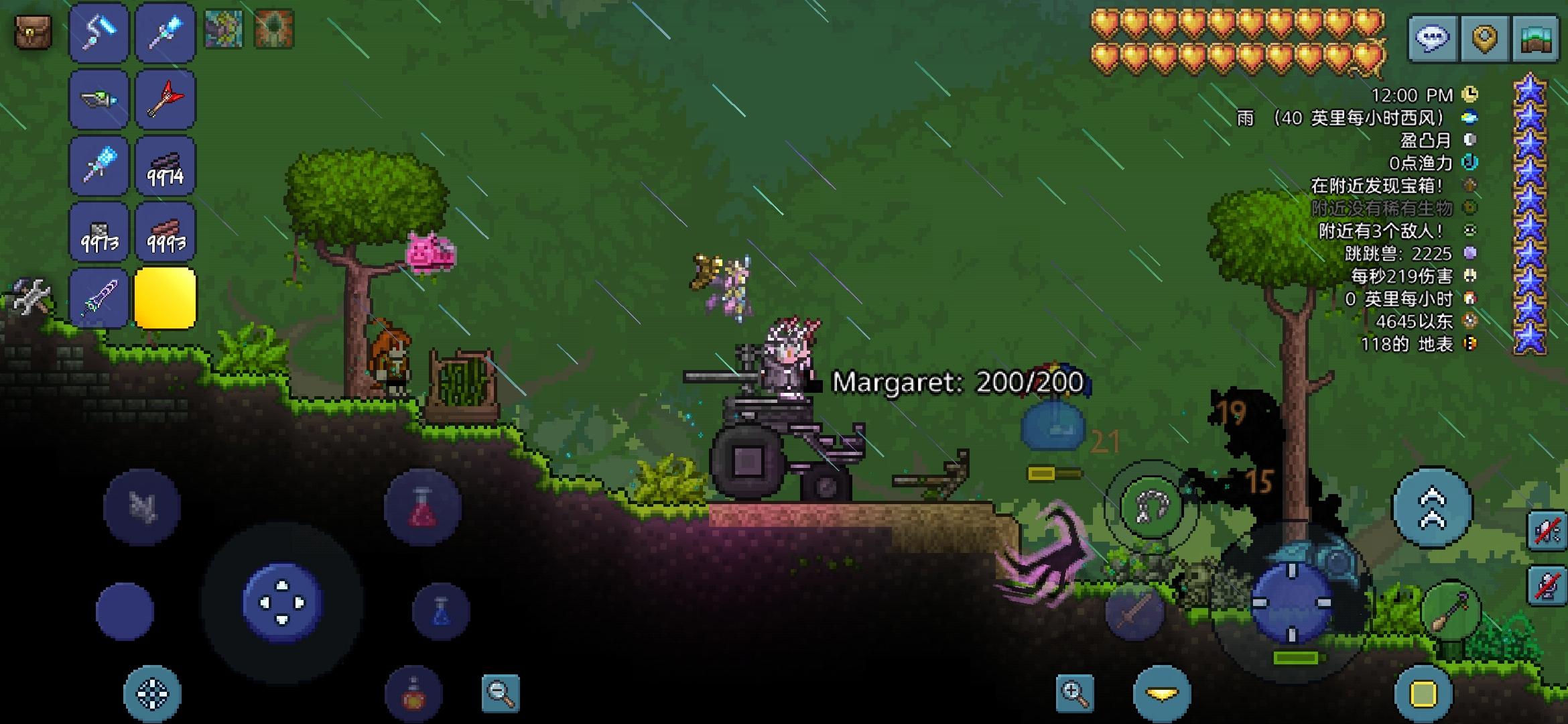Select the gold map pin marker icon
This screenshot has width=1568, height=724.
tap(1485, 38)
